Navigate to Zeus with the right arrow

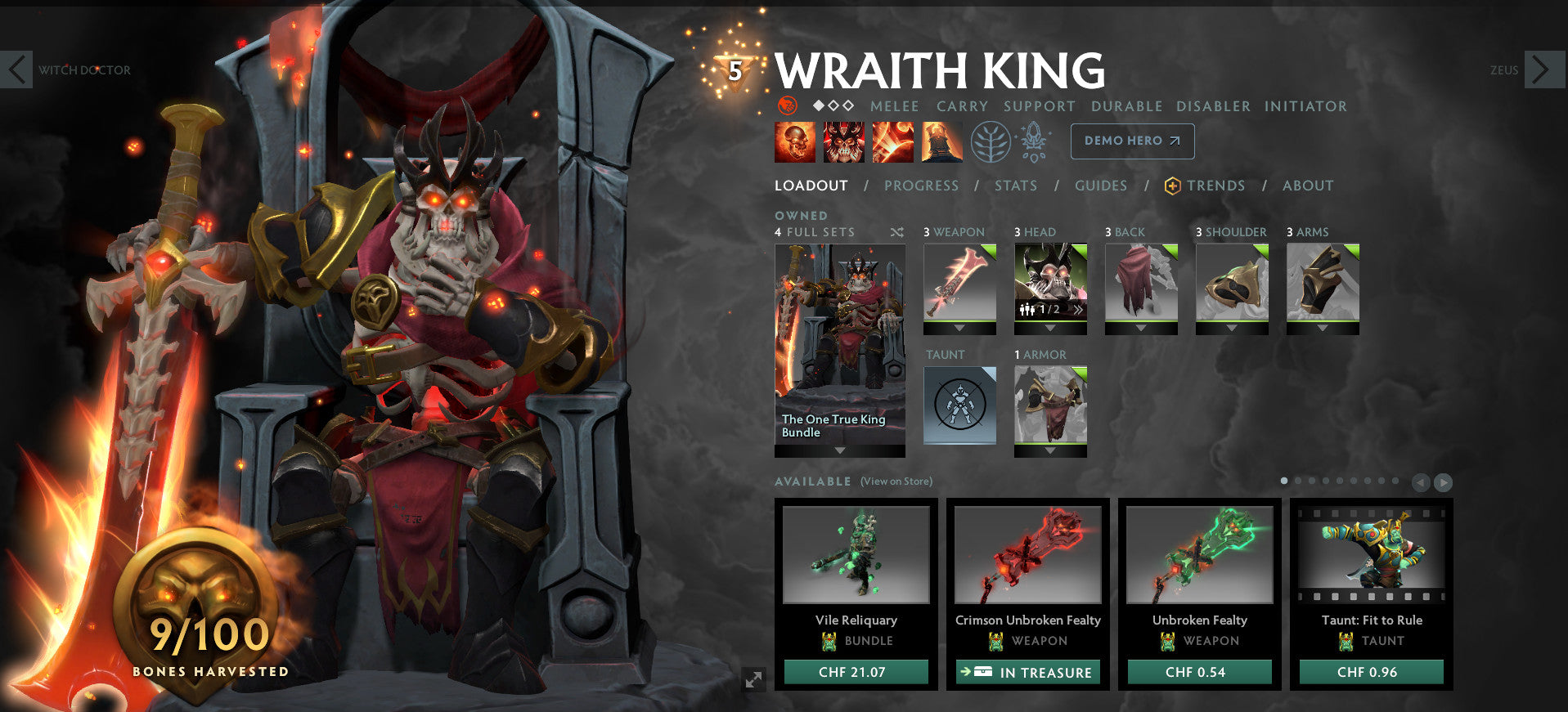[x=1544, y=69]
